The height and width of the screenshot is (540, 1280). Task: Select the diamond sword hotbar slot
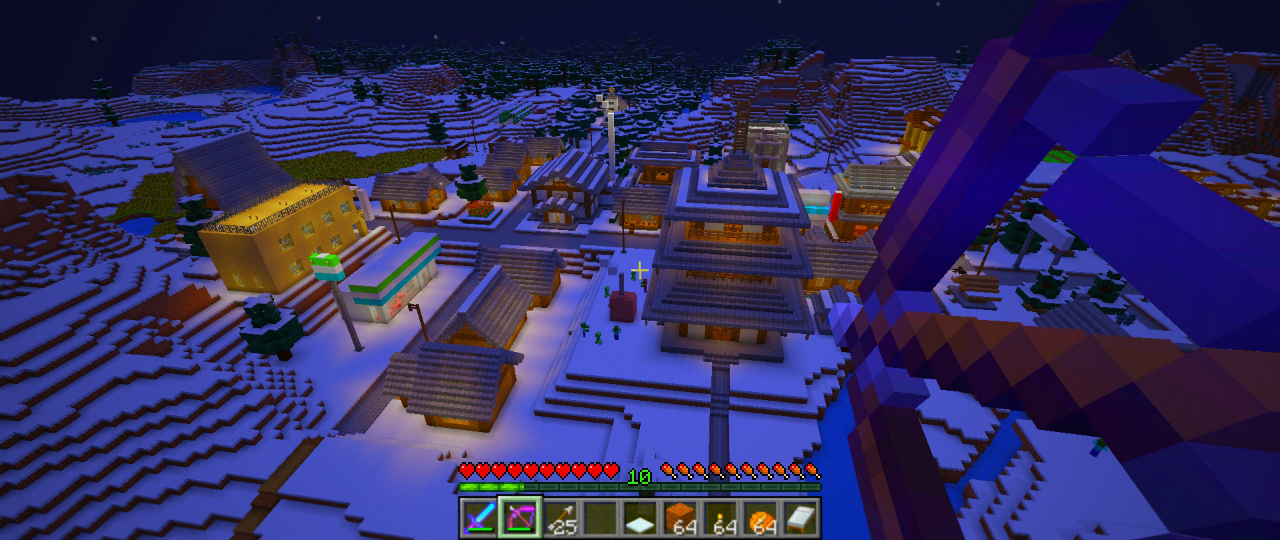tap(479, 517)
